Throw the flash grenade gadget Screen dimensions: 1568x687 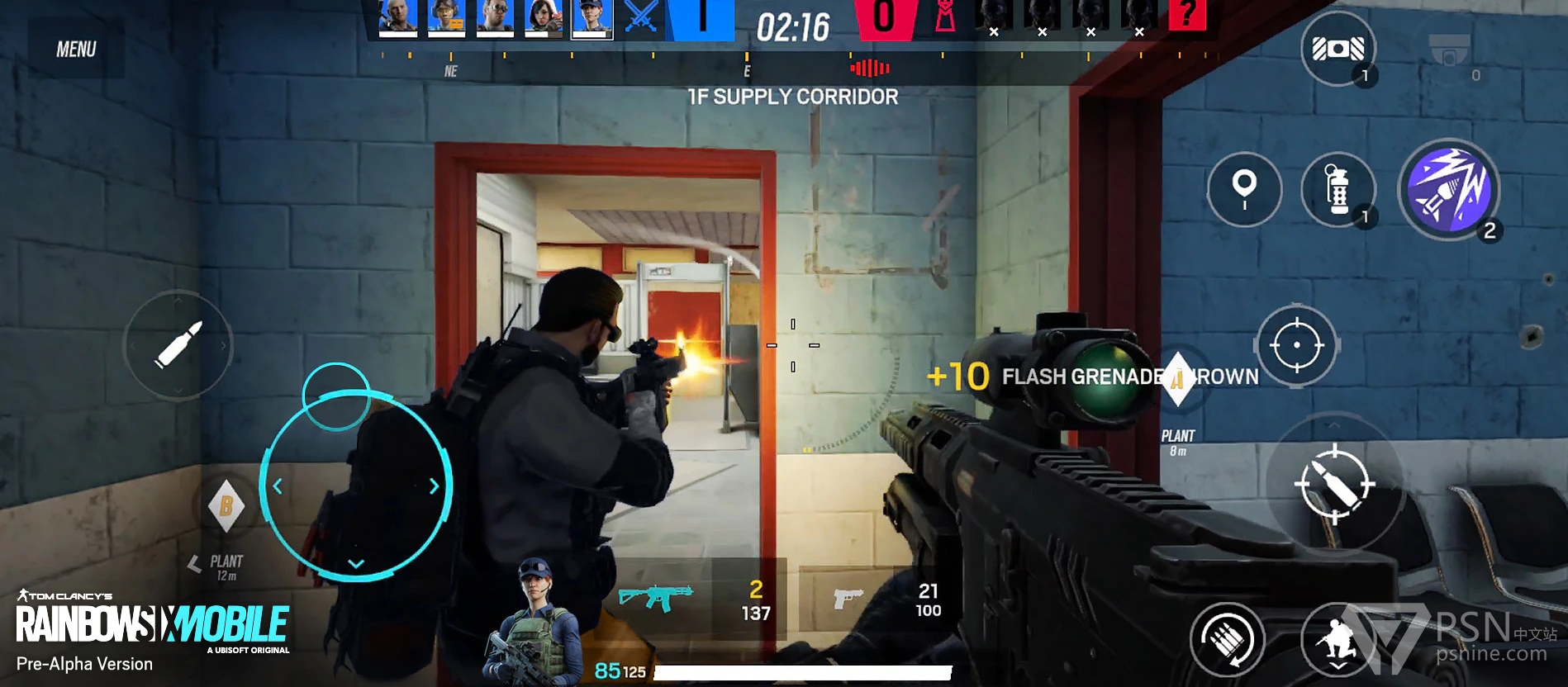click(x=1337, y=189)
